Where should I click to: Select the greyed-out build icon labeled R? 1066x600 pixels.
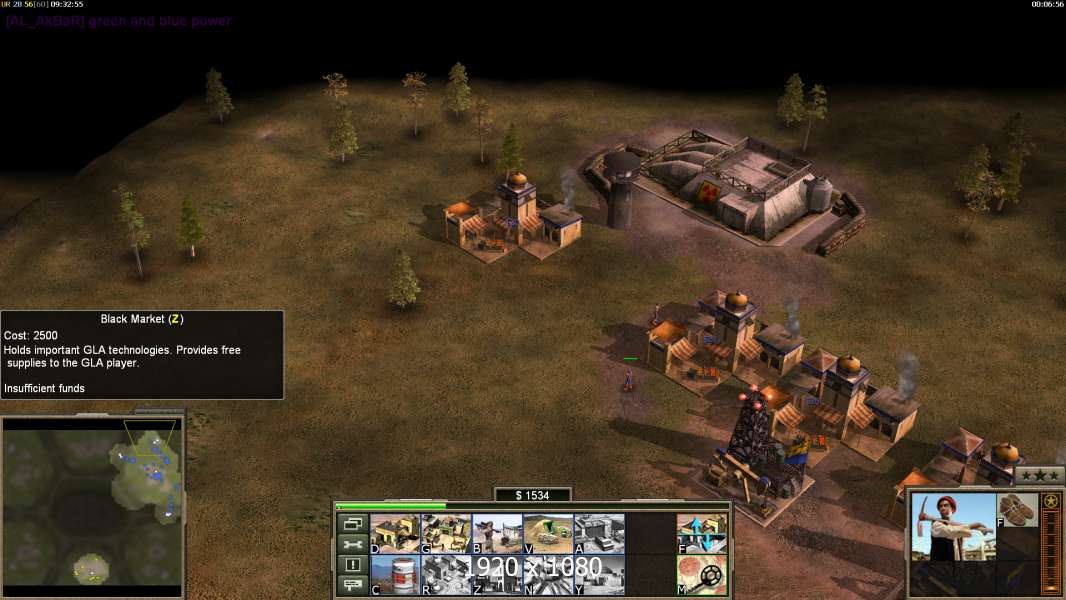point(446,574)
